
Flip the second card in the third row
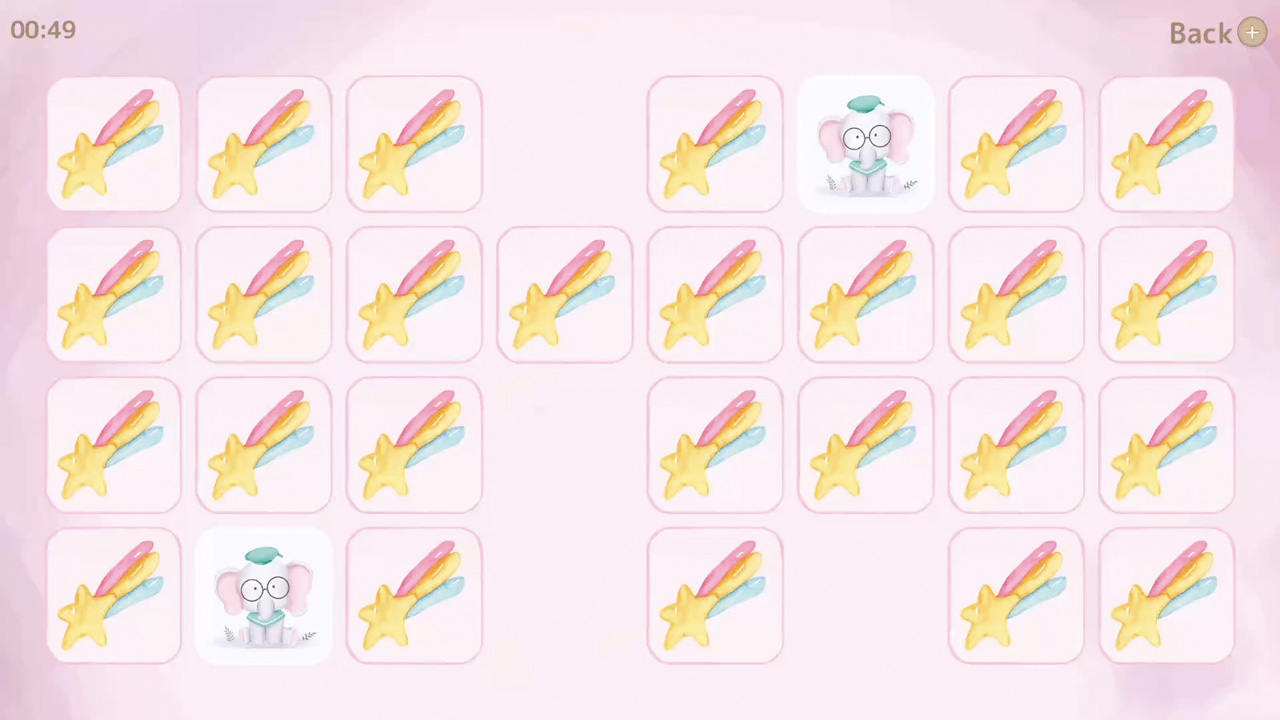point(263,445)
